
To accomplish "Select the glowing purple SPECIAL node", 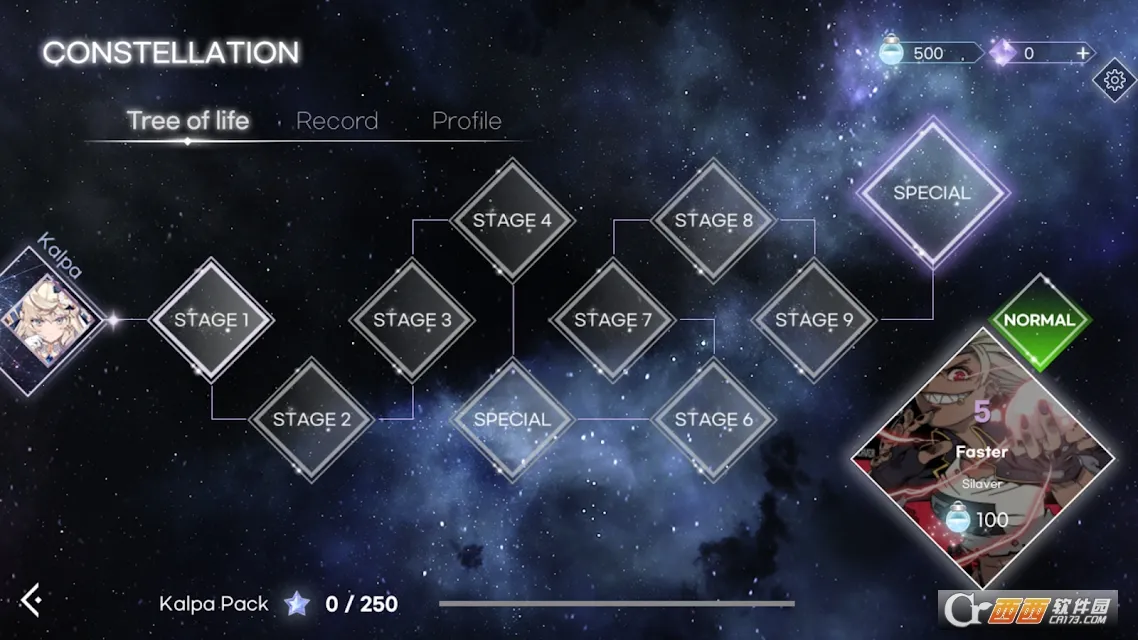I will [932, 192].
